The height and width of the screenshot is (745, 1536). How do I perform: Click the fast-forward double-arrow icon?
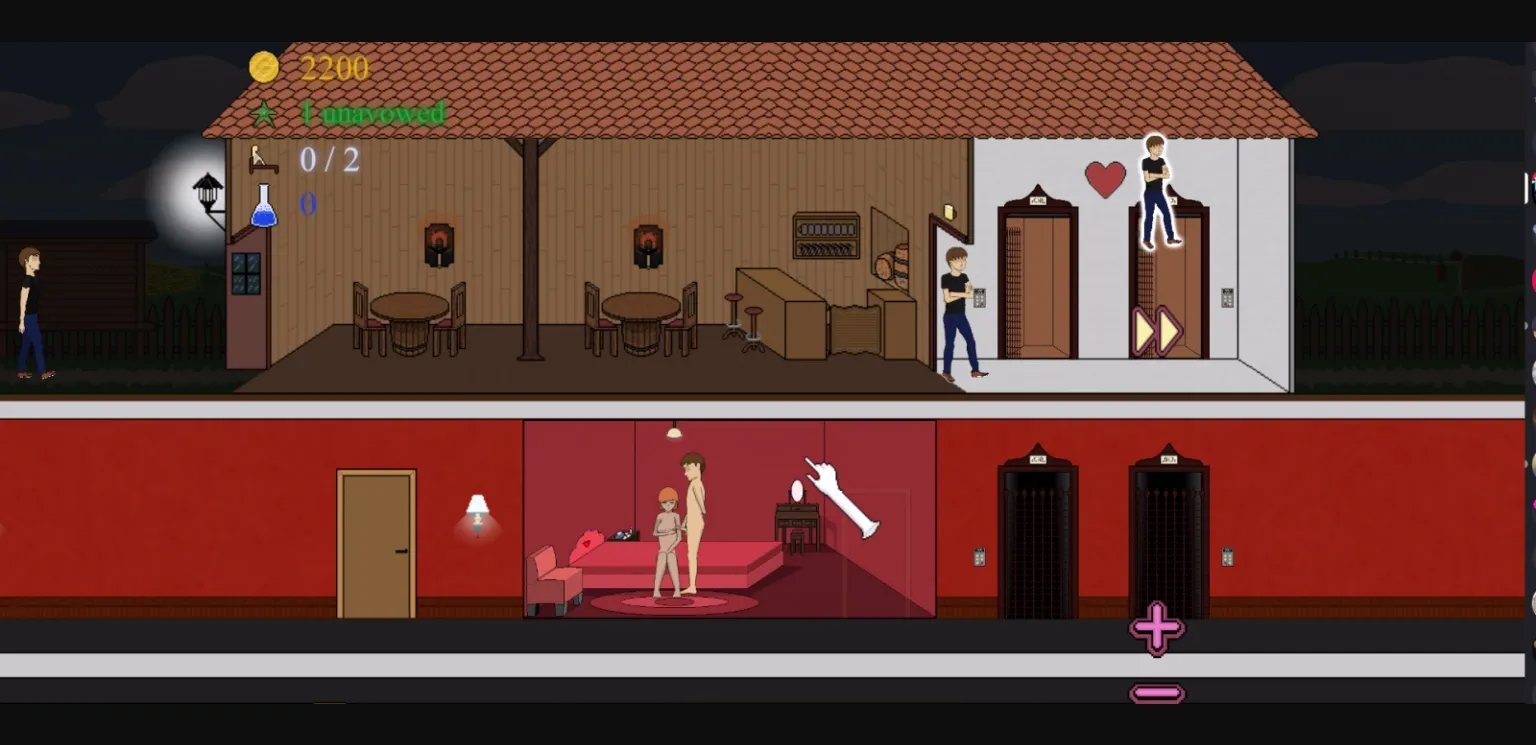tap(1157, 330)
